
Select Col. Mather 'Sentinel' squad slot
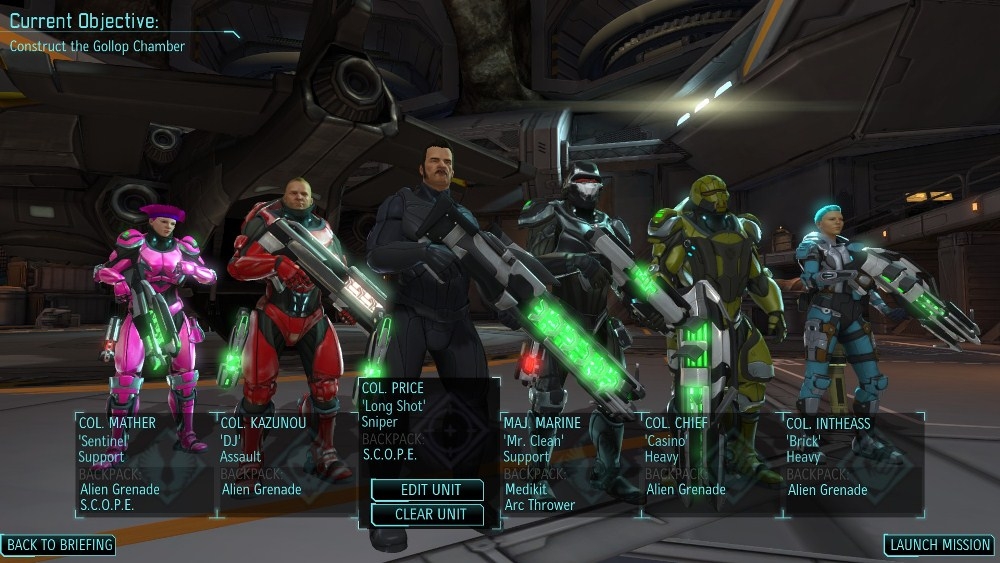pos(145,463)
